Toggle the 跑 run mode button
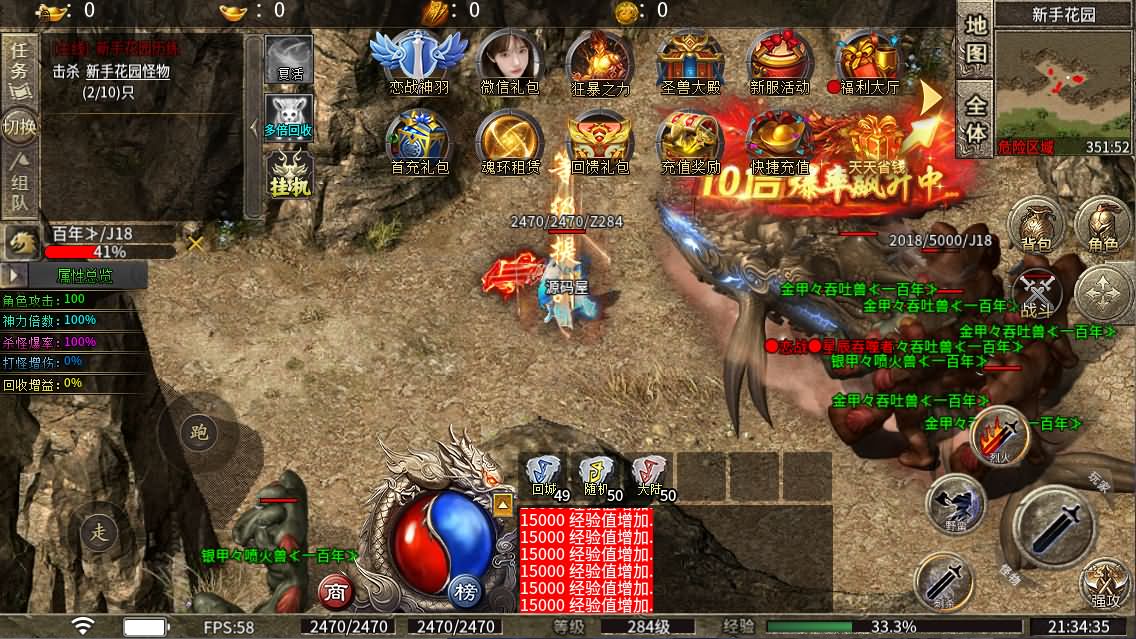 tap(198, 432)
